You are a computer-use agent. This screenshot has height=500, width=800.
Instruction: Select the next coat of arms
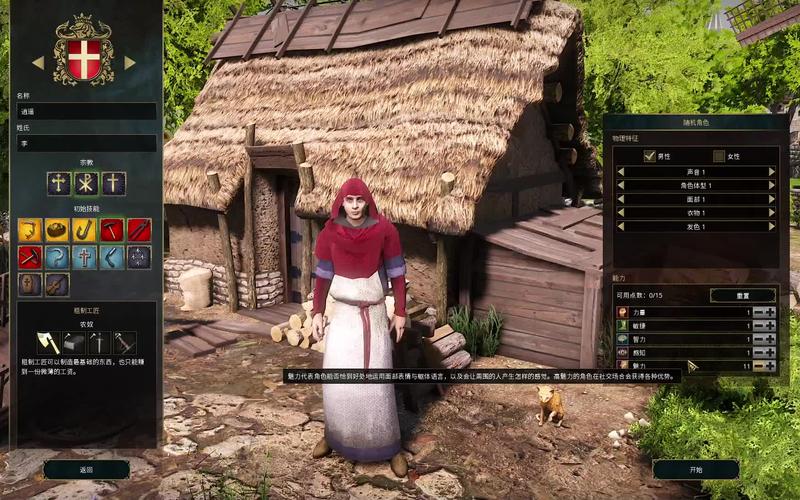coord(130,62)
